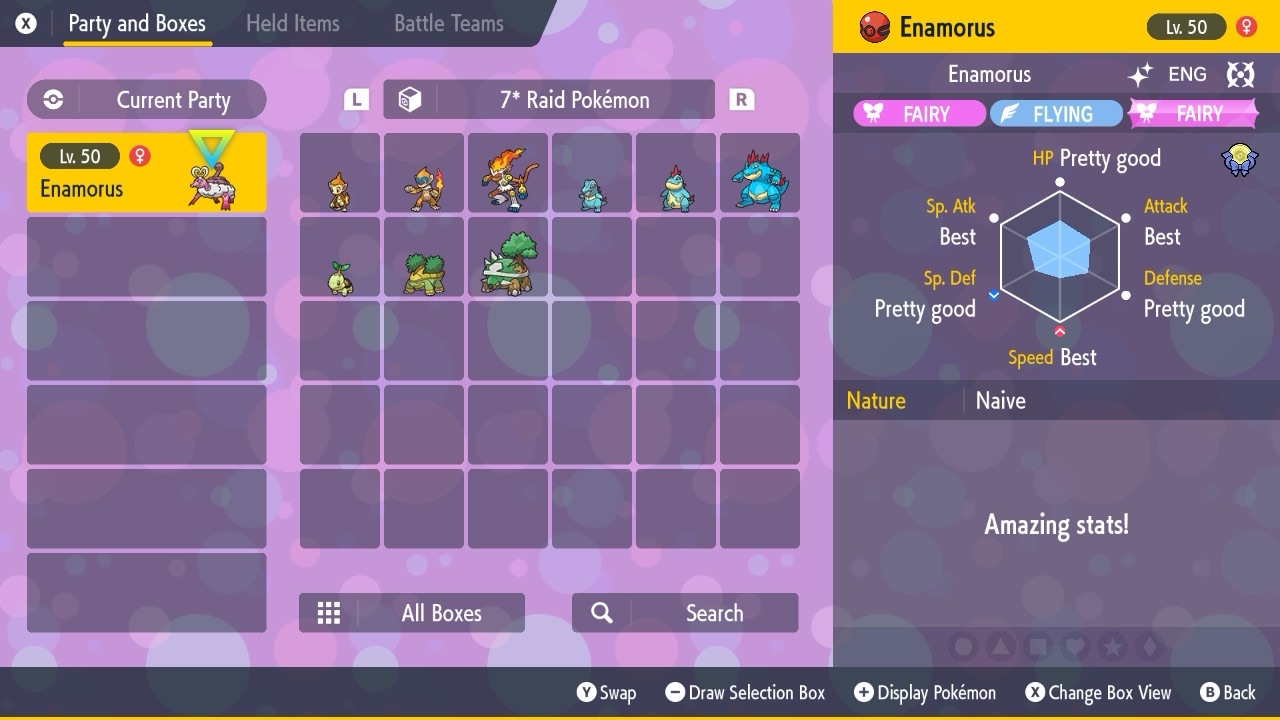The width and height of the screenshot is (1280, 720).
Task: Open the Search function
Action: (x=685, y=613)
